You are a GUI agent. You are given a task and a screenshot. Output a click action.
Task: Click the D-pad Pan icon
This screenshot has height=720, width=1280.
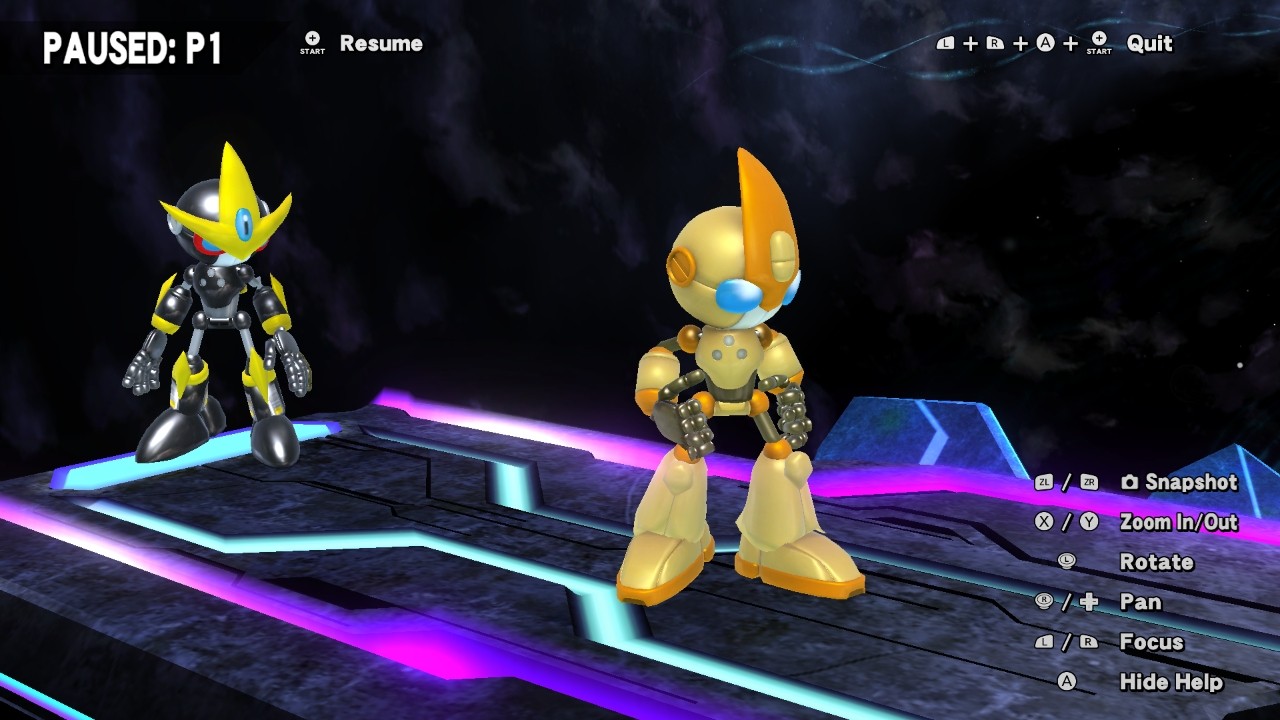tap(1088, 601)
